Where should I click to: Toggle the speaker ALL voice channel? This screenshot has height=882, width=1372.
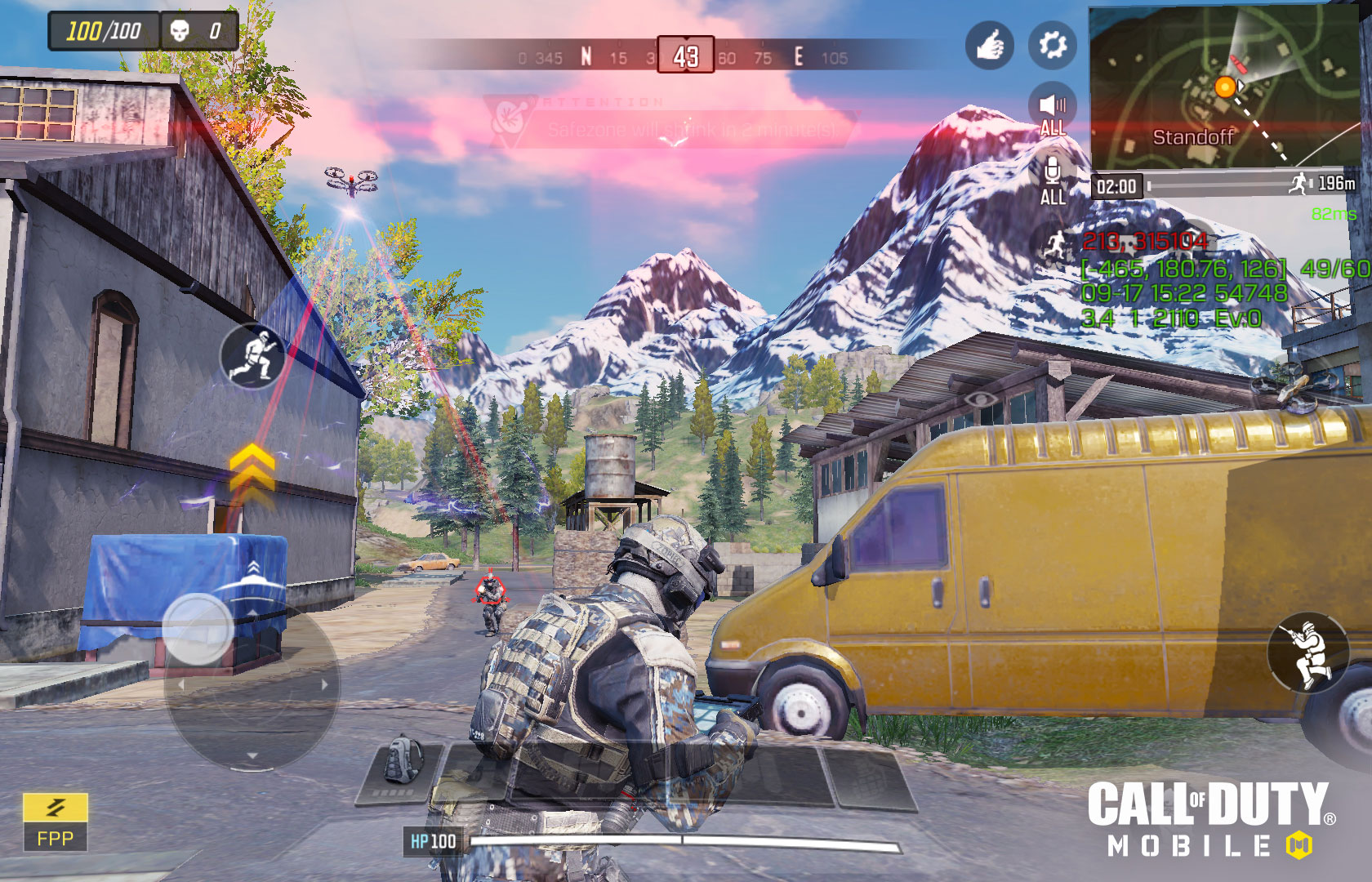pos(1053,111)
